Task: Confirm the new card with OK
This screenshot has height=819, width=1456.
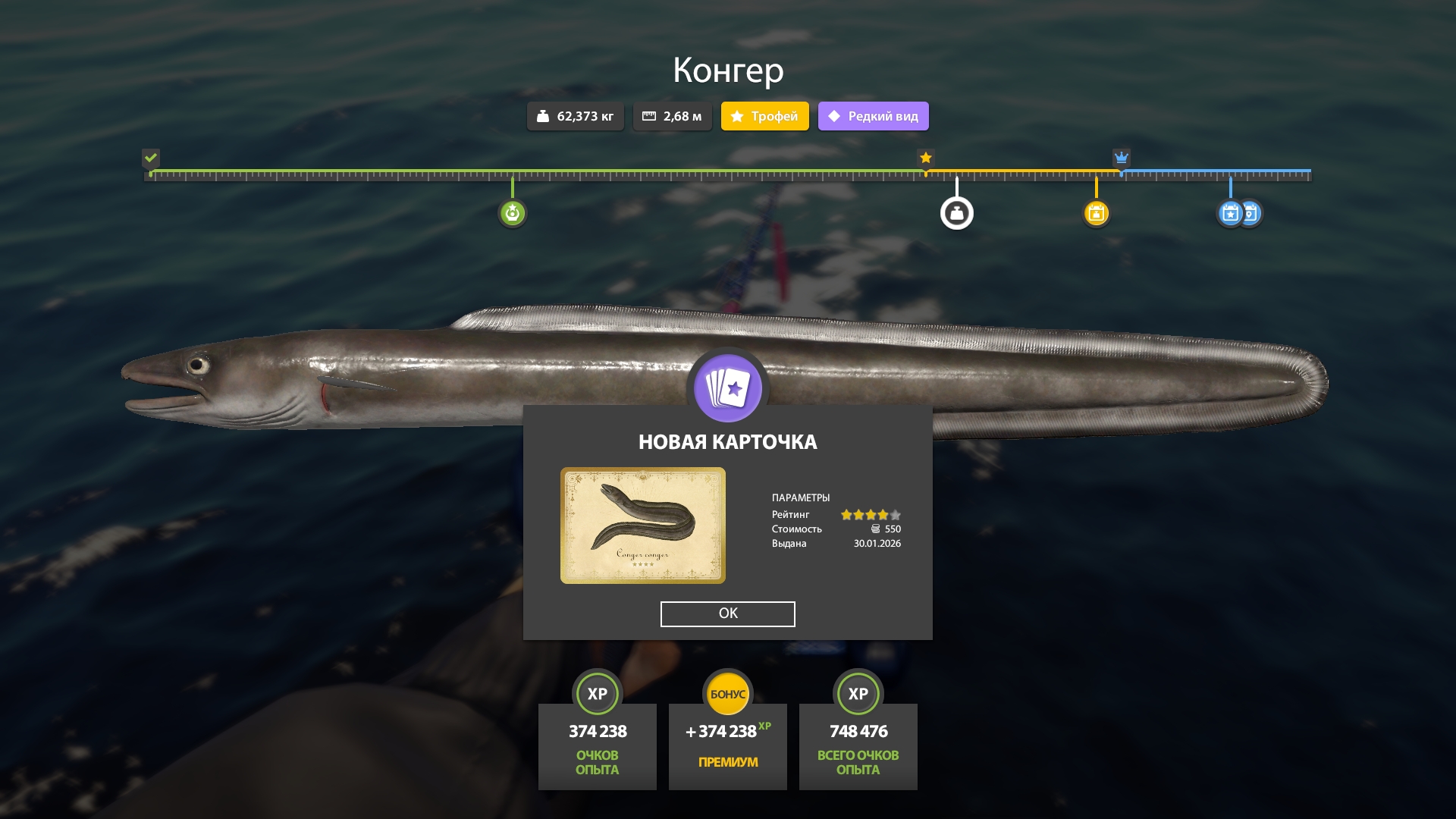Action: [727, 613]
